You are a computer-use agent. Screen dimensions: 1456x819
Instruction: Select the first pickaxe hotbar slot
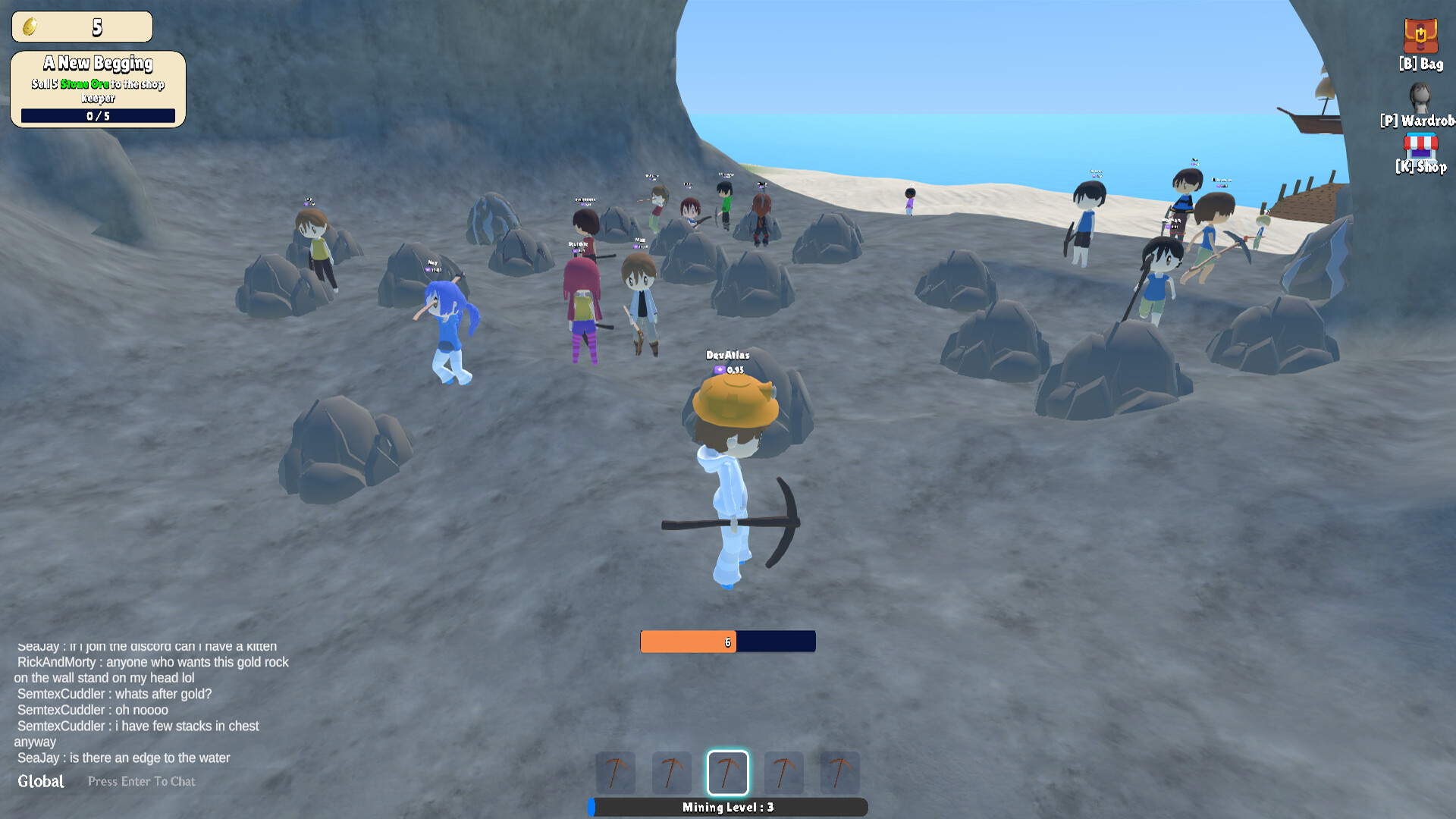tap(616, 773)
